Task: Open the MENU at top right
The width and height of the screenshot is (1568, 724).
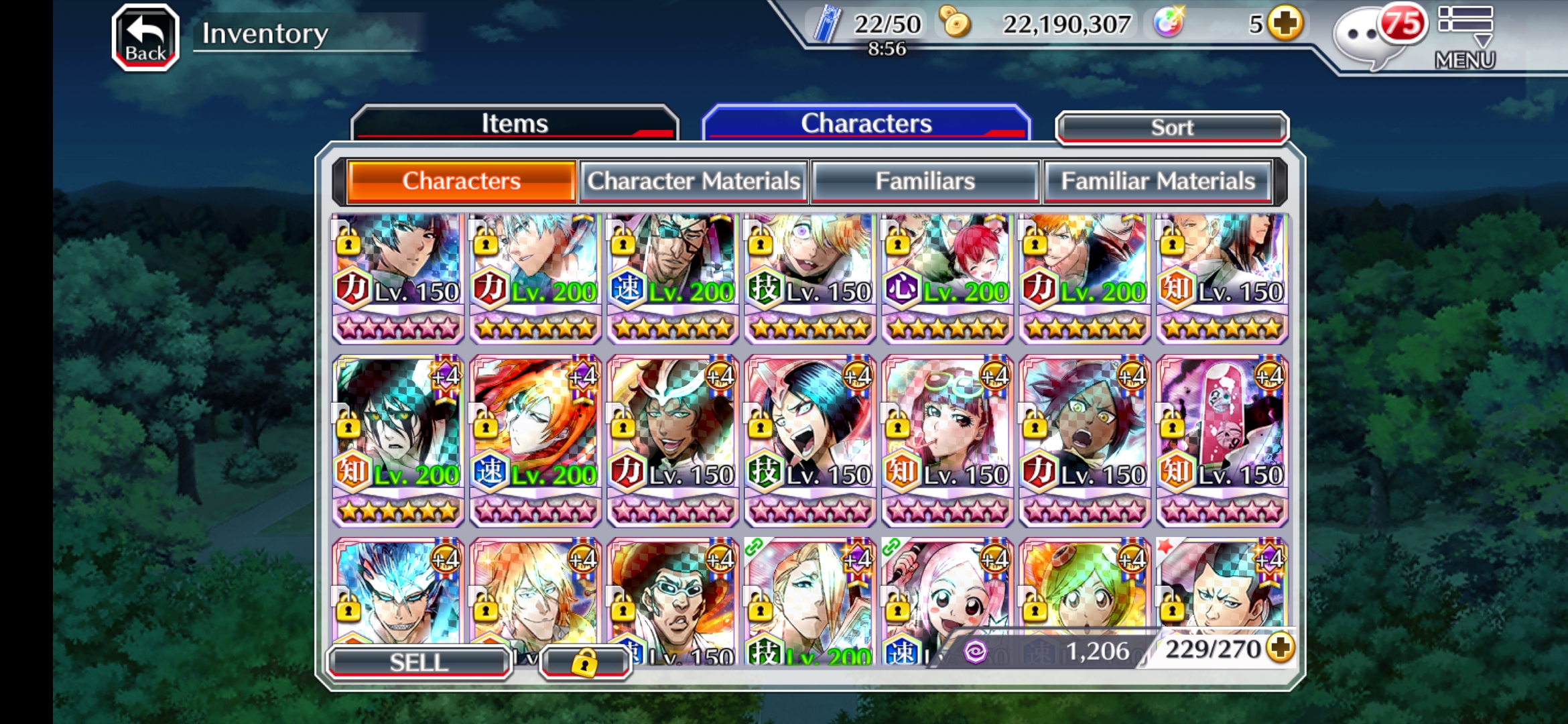Action: coord(1465,38)
